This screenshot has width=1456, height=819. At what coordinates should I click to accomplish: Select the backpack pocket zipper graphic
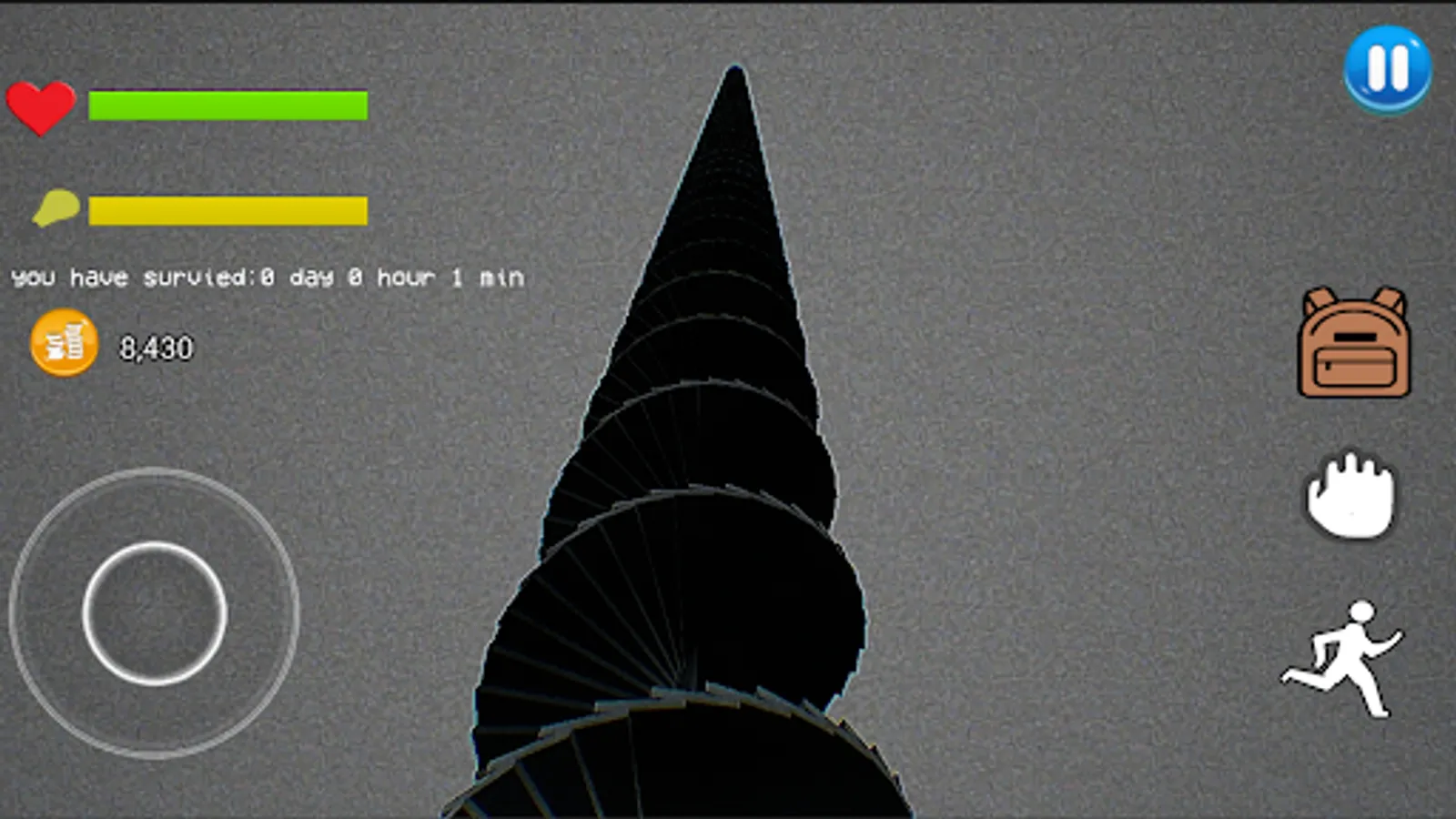(x=1355, y=367)
